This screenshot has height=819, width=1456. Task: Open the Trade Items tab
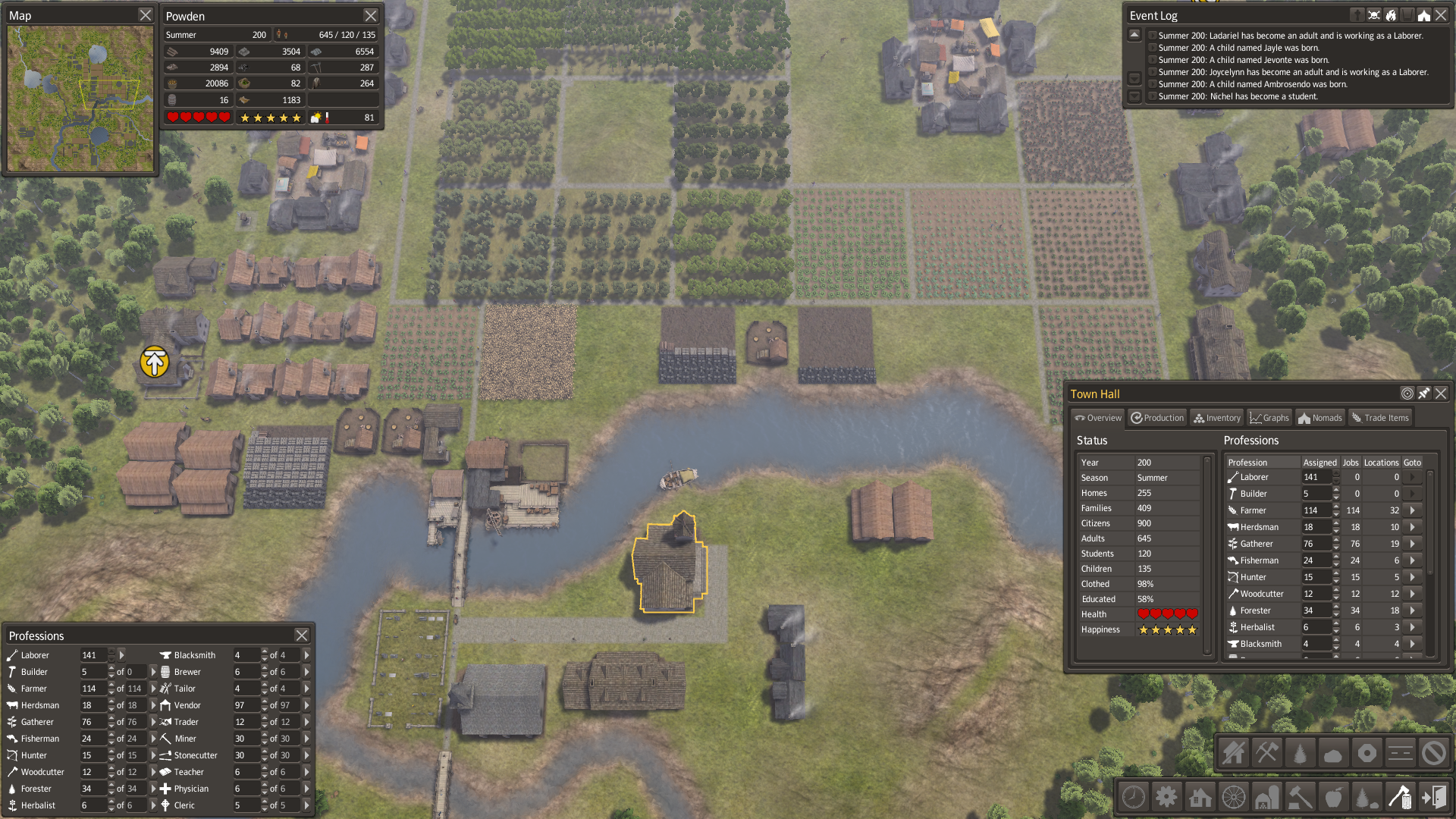(x=1380, y=418)
